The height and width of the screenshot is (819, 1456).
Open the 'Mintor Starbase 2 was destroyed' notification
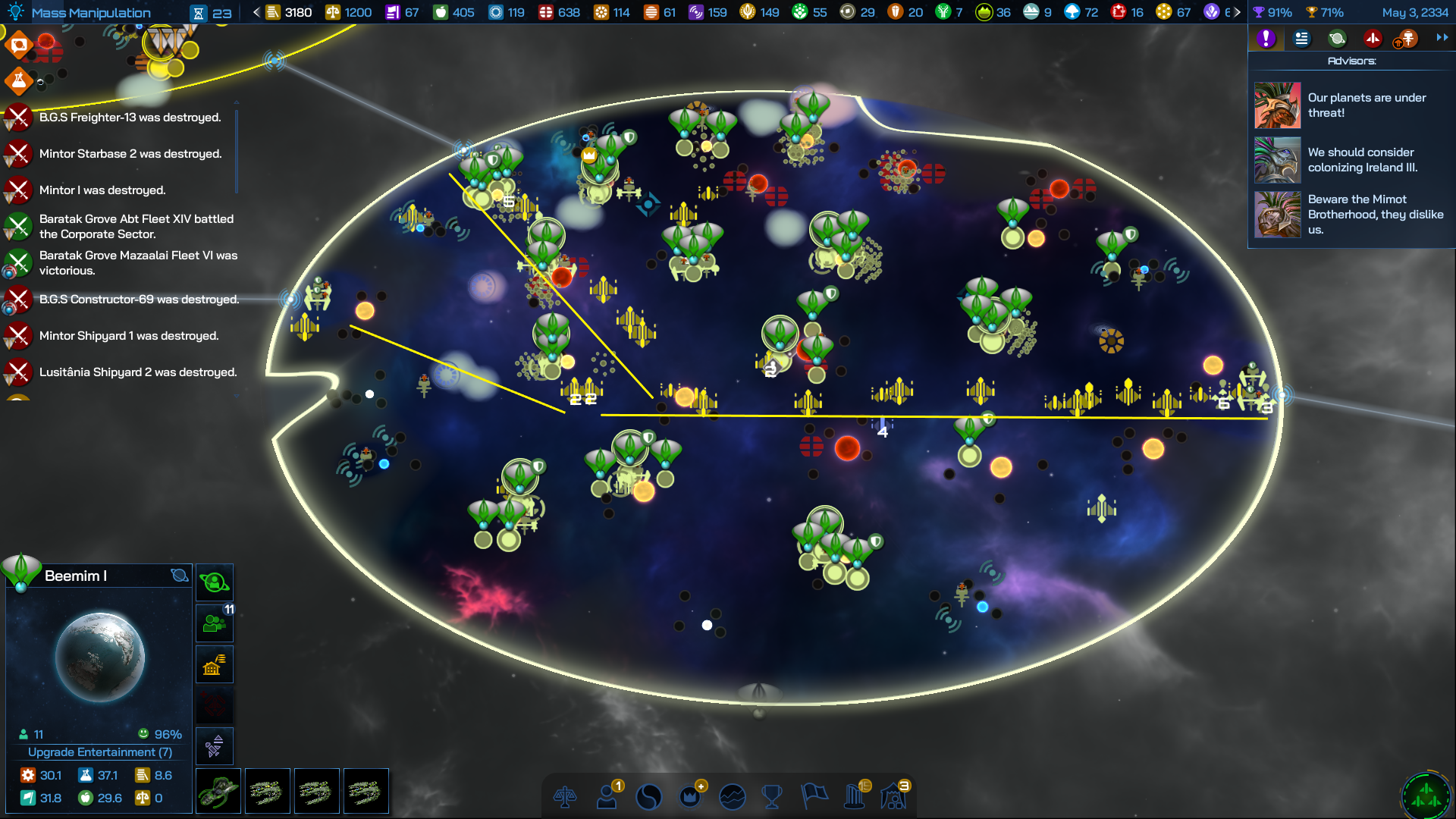pyautogui.click(x=130, y=154)
